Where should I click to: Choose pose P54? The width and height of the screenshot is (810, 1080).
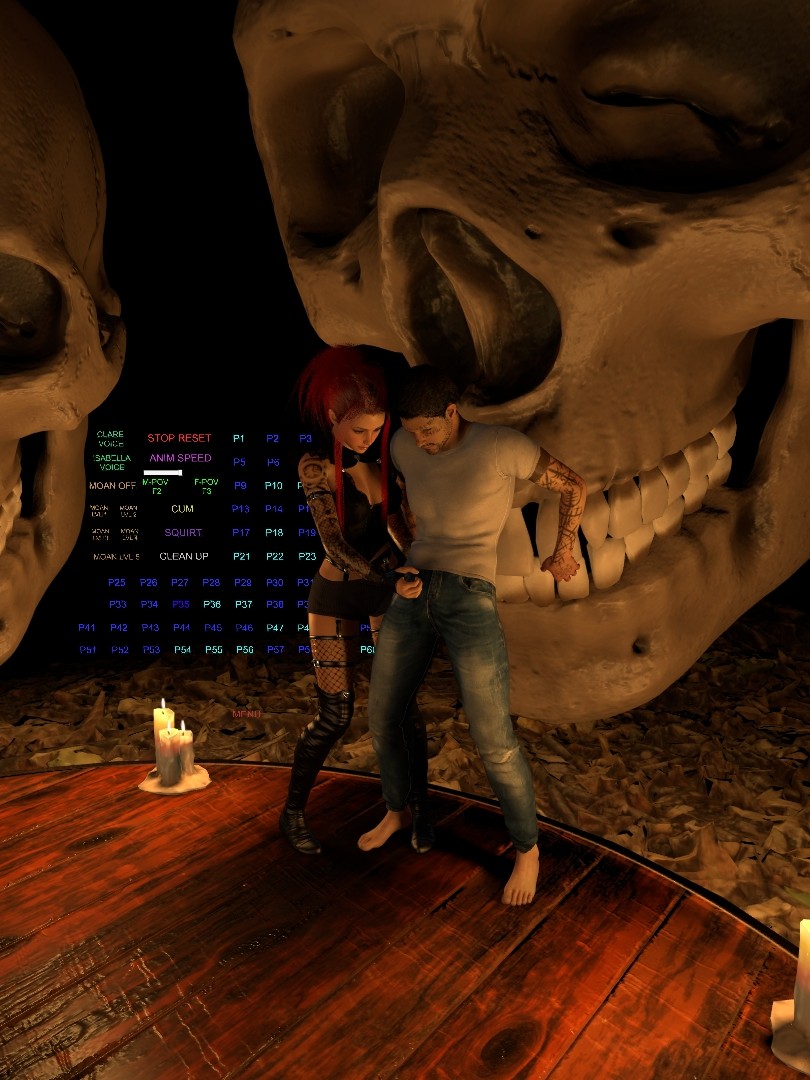coord(182,650)
